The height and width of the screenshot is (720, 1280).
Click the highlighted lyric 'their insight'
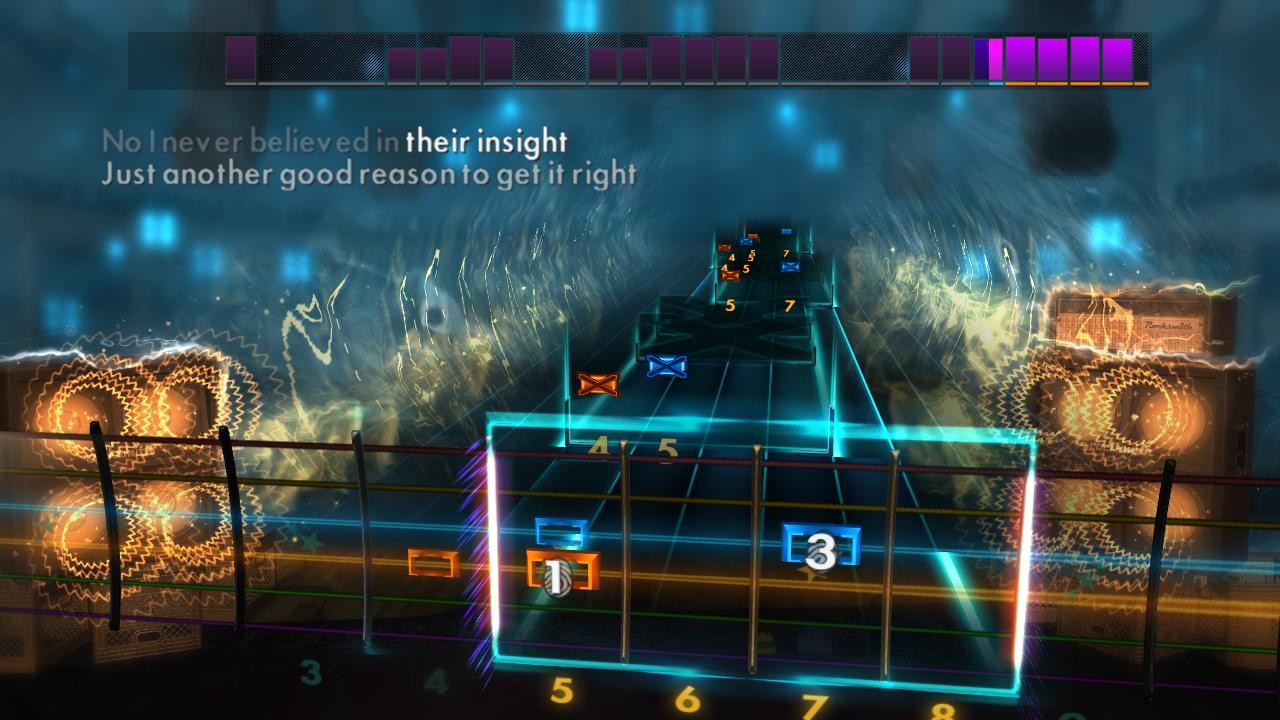(487, 141)
